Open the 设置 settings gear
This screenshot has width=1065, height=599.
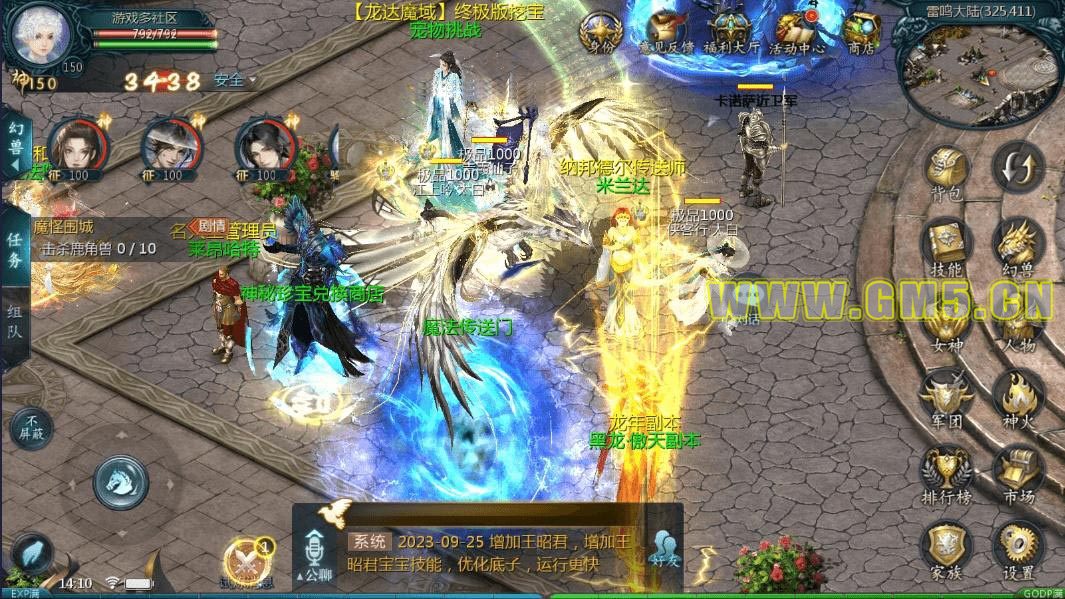point(1018,548)
